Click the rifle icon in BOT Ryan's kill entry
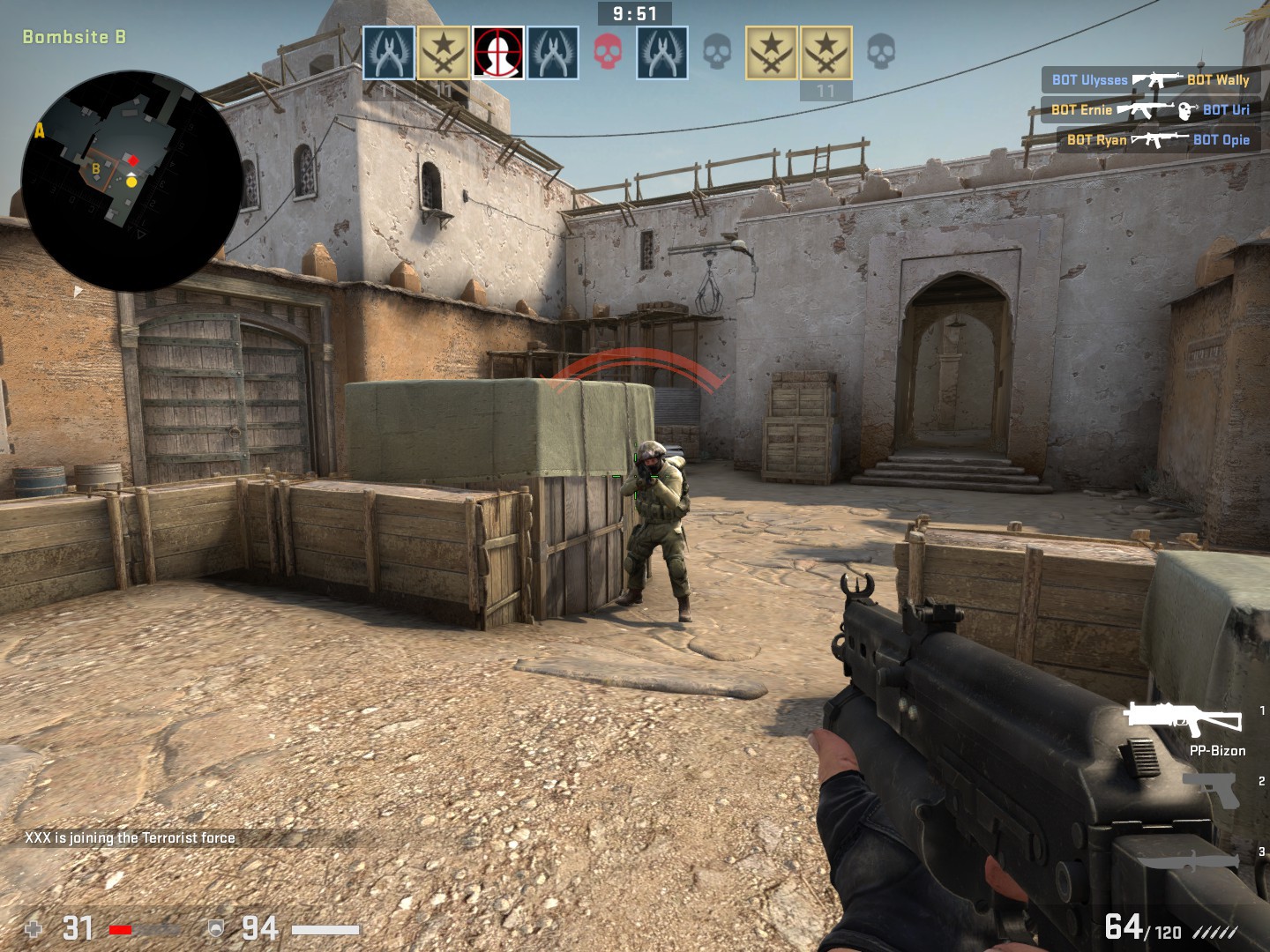This screenshot has width=1270, height=952. [1159, 138]
